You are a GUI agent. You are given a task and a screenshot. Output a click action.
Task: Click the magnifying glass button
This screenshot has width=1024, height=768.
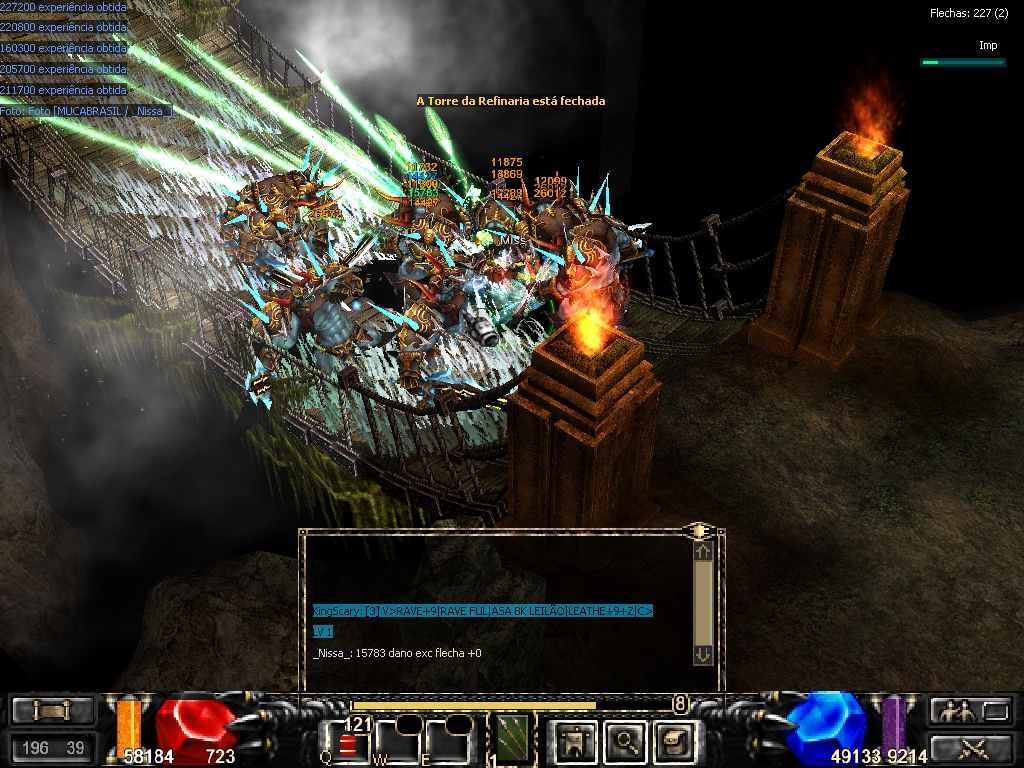(624, 741)
